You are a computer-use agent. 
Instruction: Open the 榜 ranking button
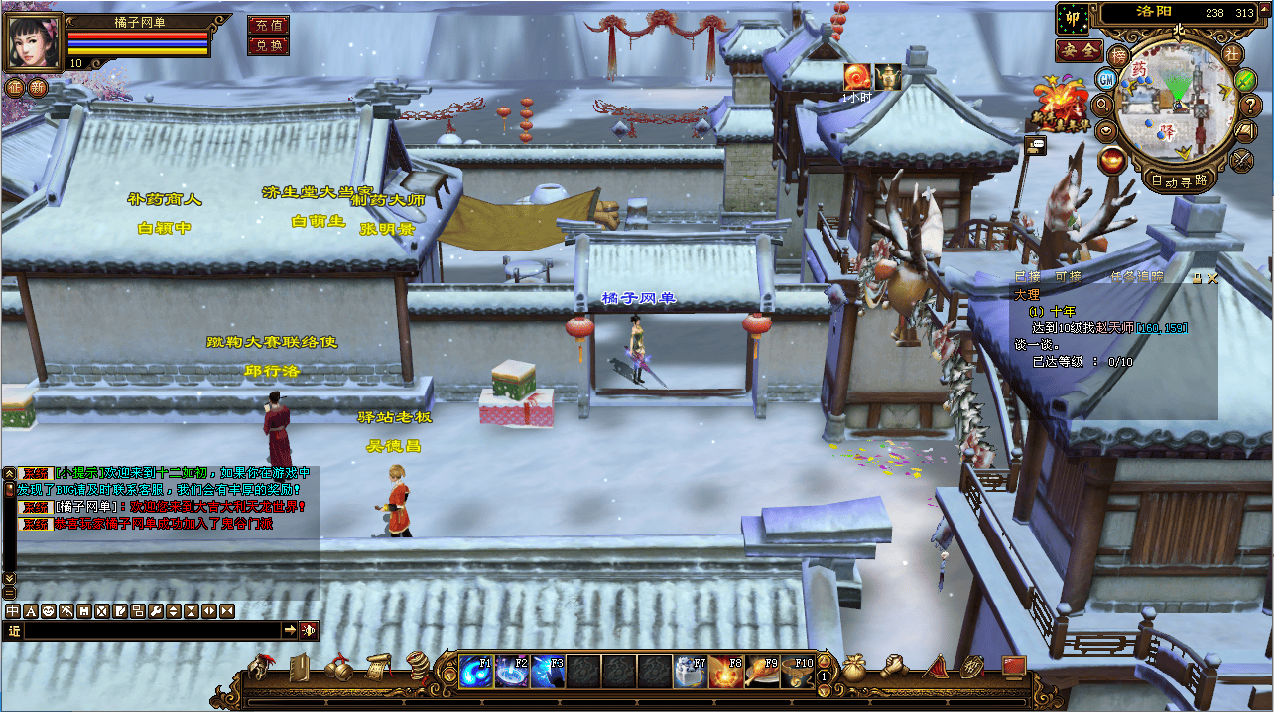click(x=1119, y=53)
